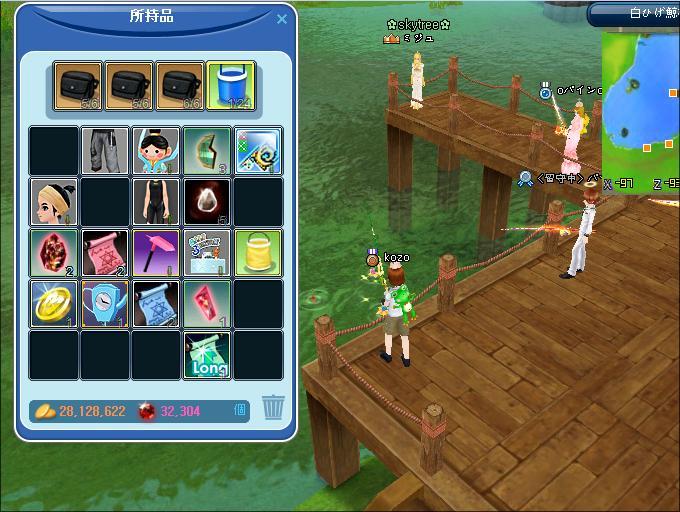
Task: Select the blue clock item
Action: coord(105,304)
